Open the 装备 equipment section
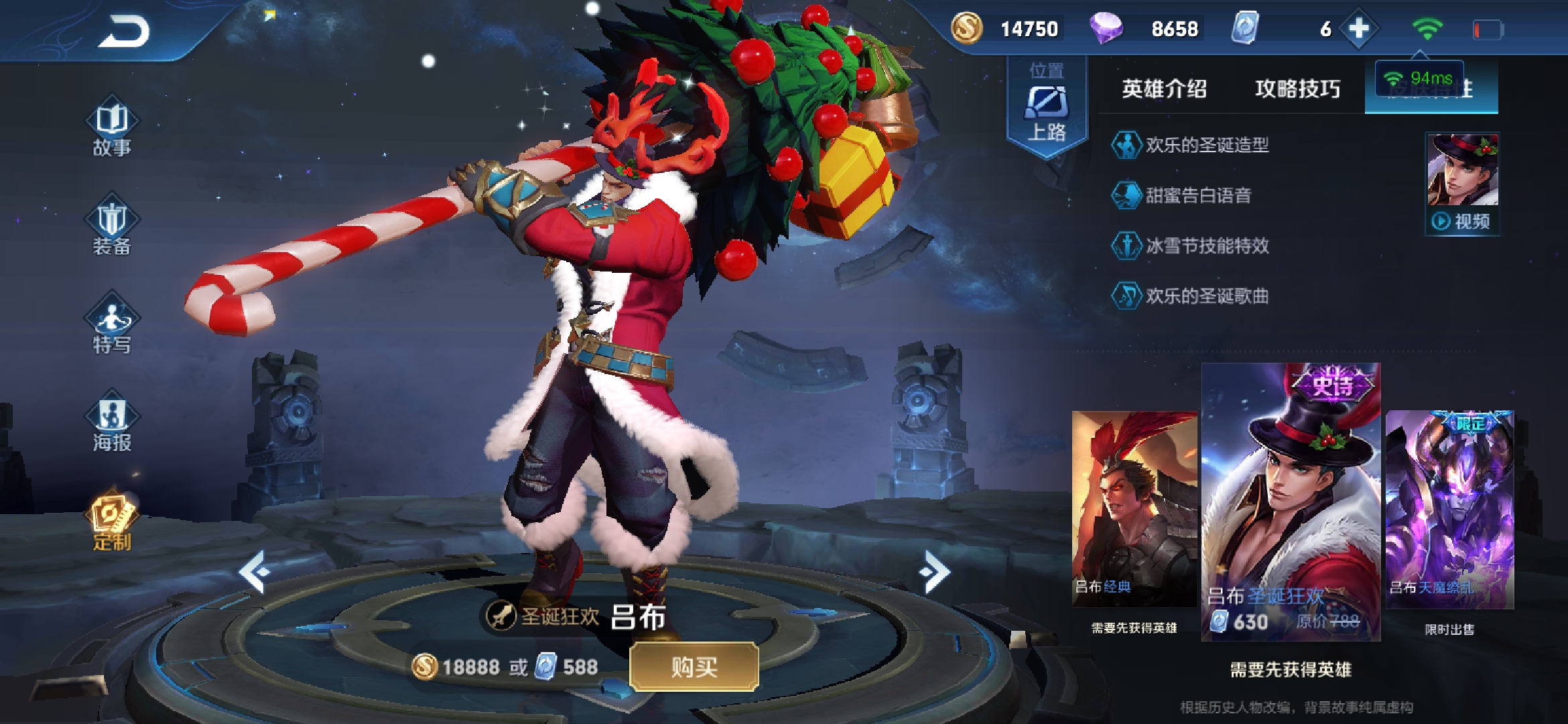This screenshot has height=724, width=1568. (112, 228)
